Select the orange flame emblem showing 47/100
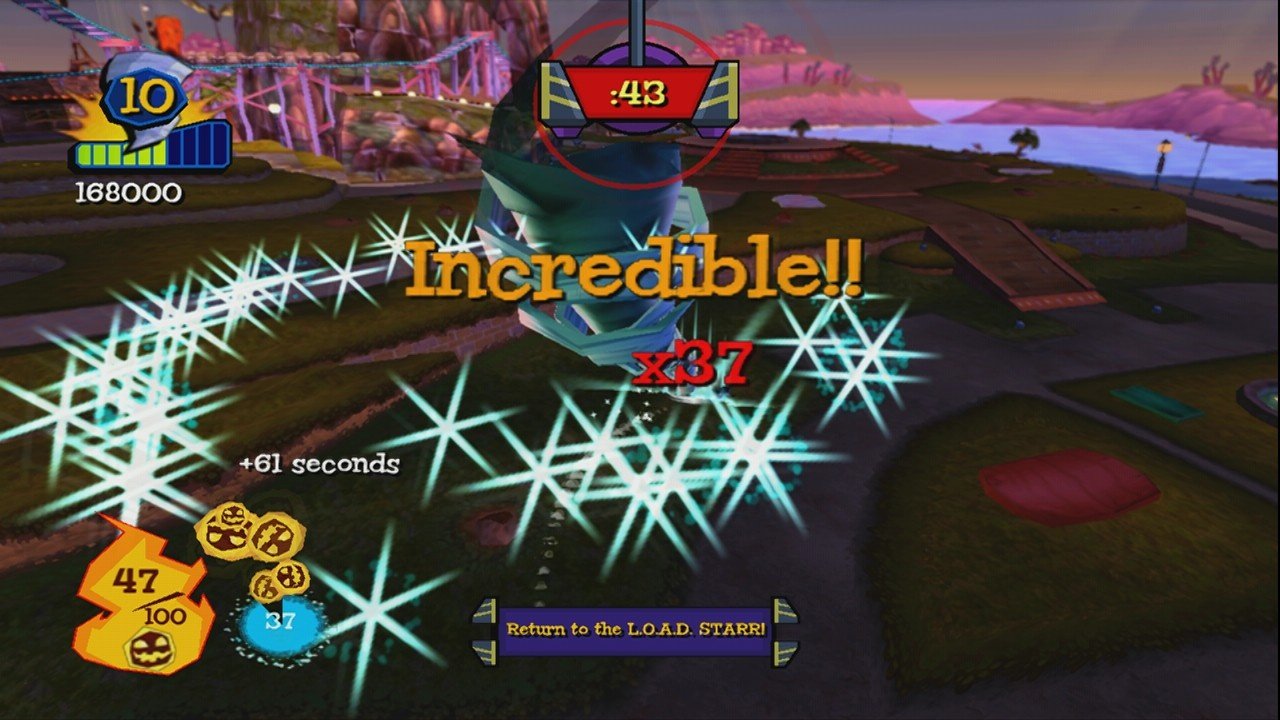 click(140, 590)
